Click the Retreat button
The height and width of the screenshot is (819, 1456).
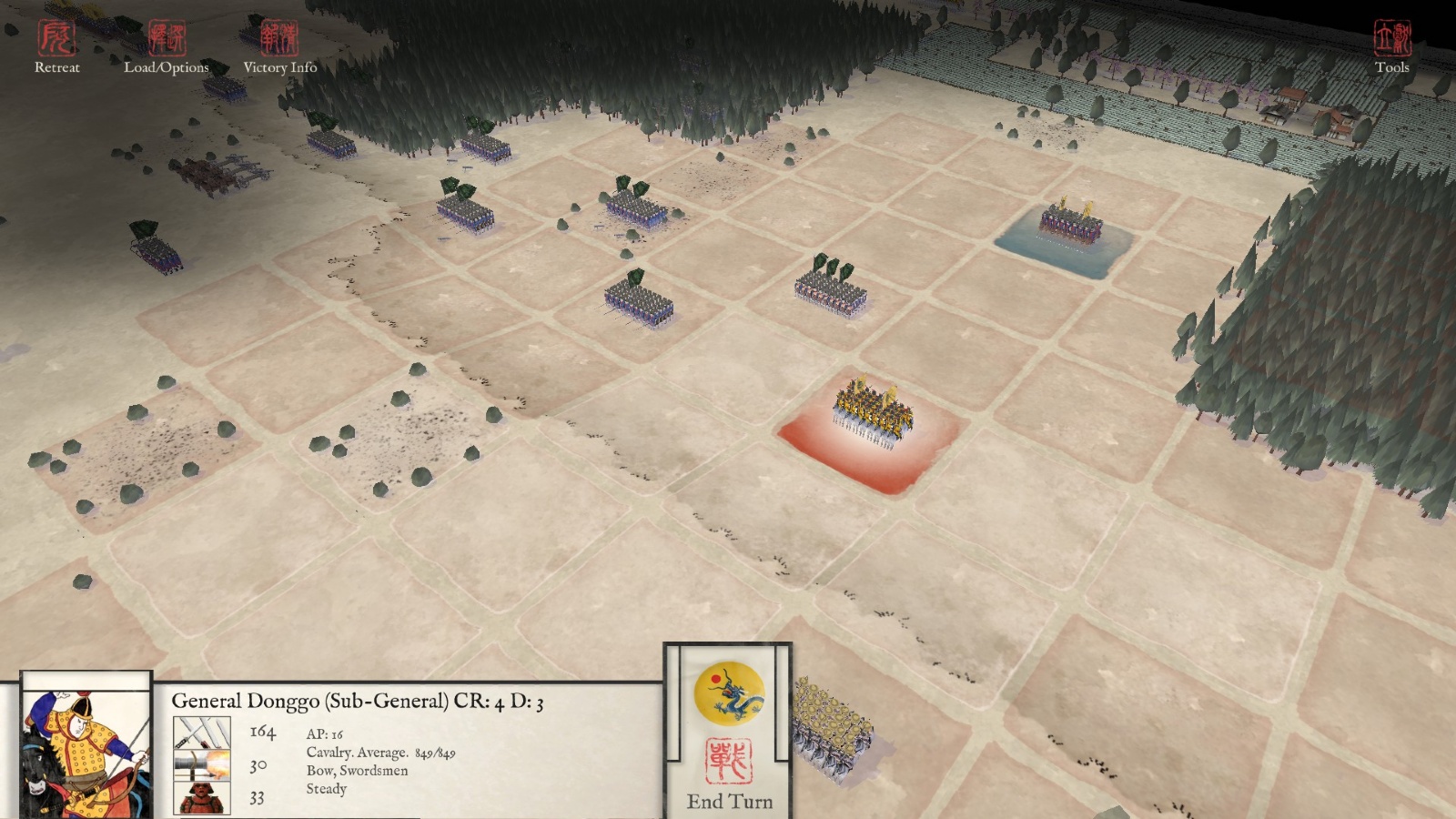tap(56, 47)
